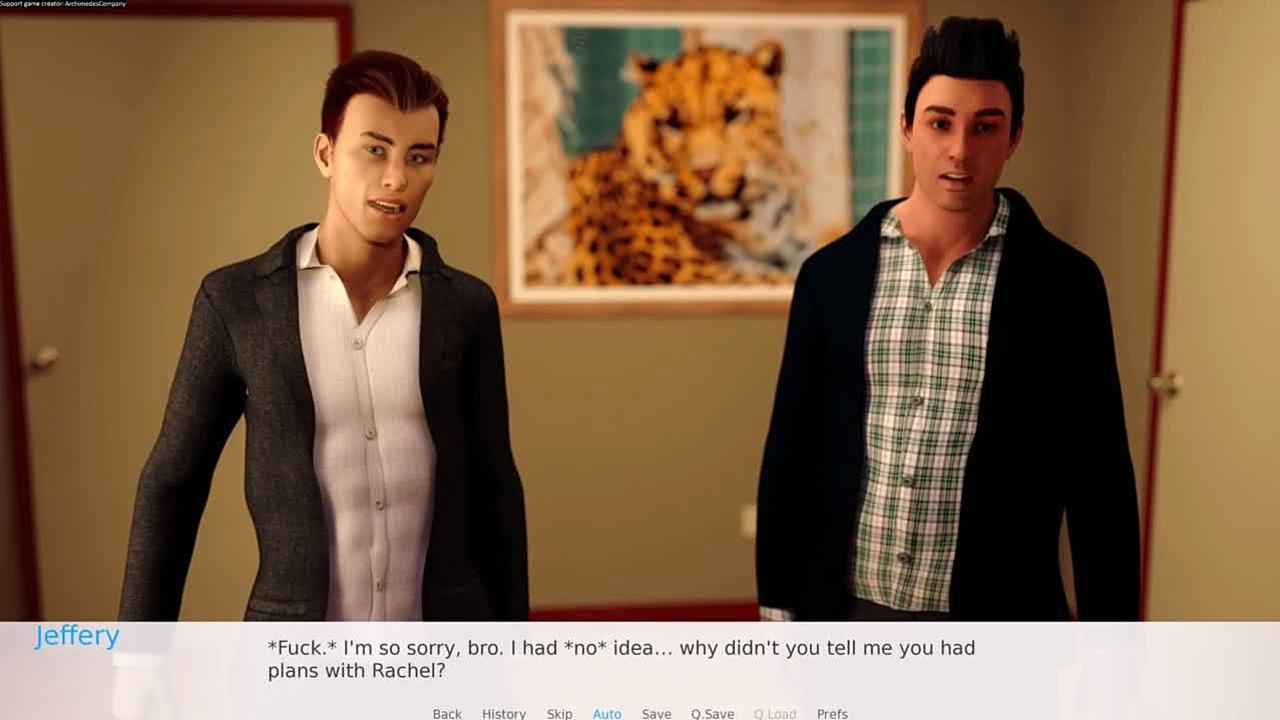Viewport: 1280px width, 720px height.
Task: Toggle Auto dialogue advance
Action: click(x=607, y=713)
